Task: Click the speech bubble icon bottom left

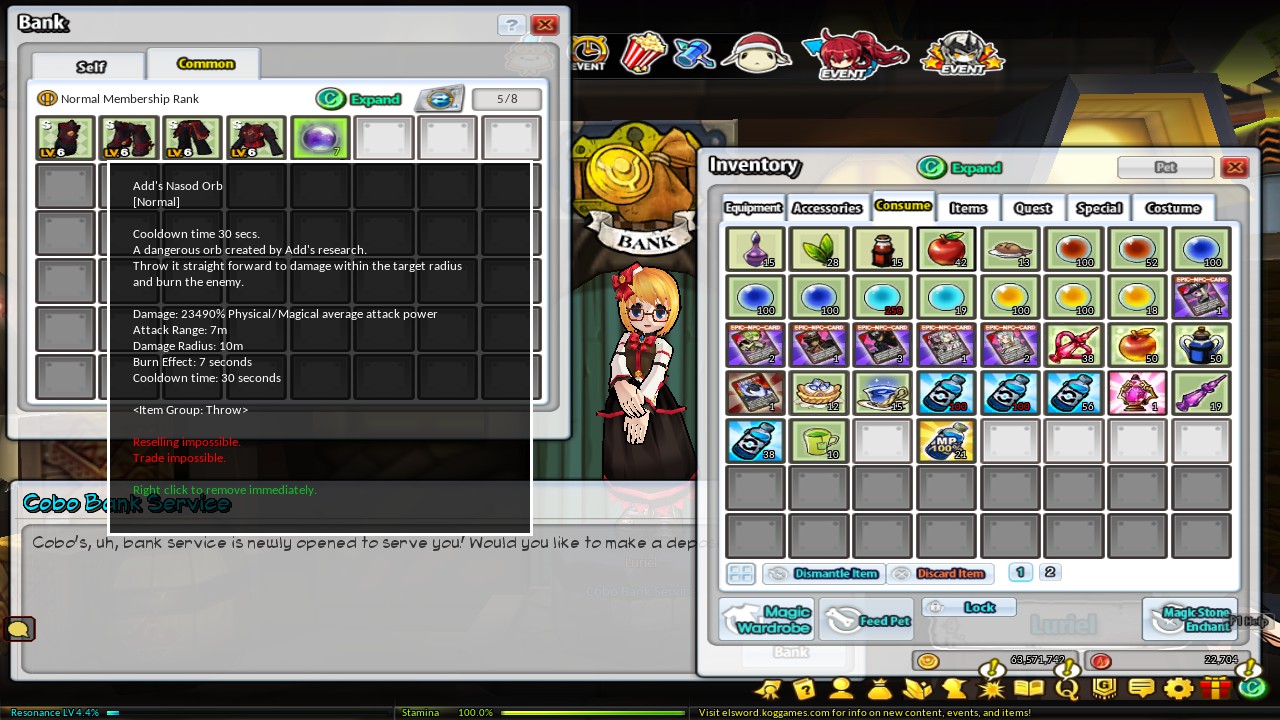Action: point(20,628)
